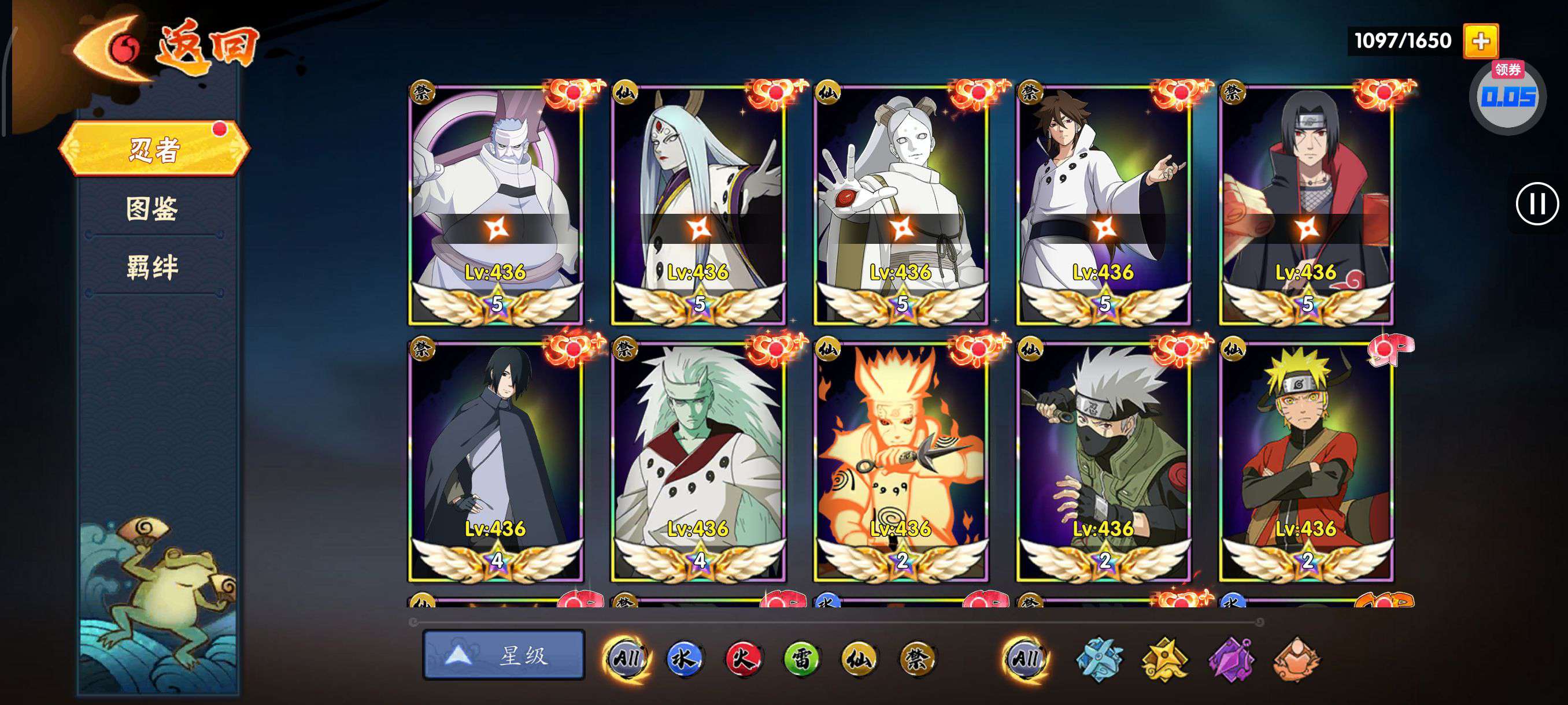The width and height of the screenshot is (1568, 705).
Task: Show only blue shuriken class ninjas
Action: point(1099,659)
